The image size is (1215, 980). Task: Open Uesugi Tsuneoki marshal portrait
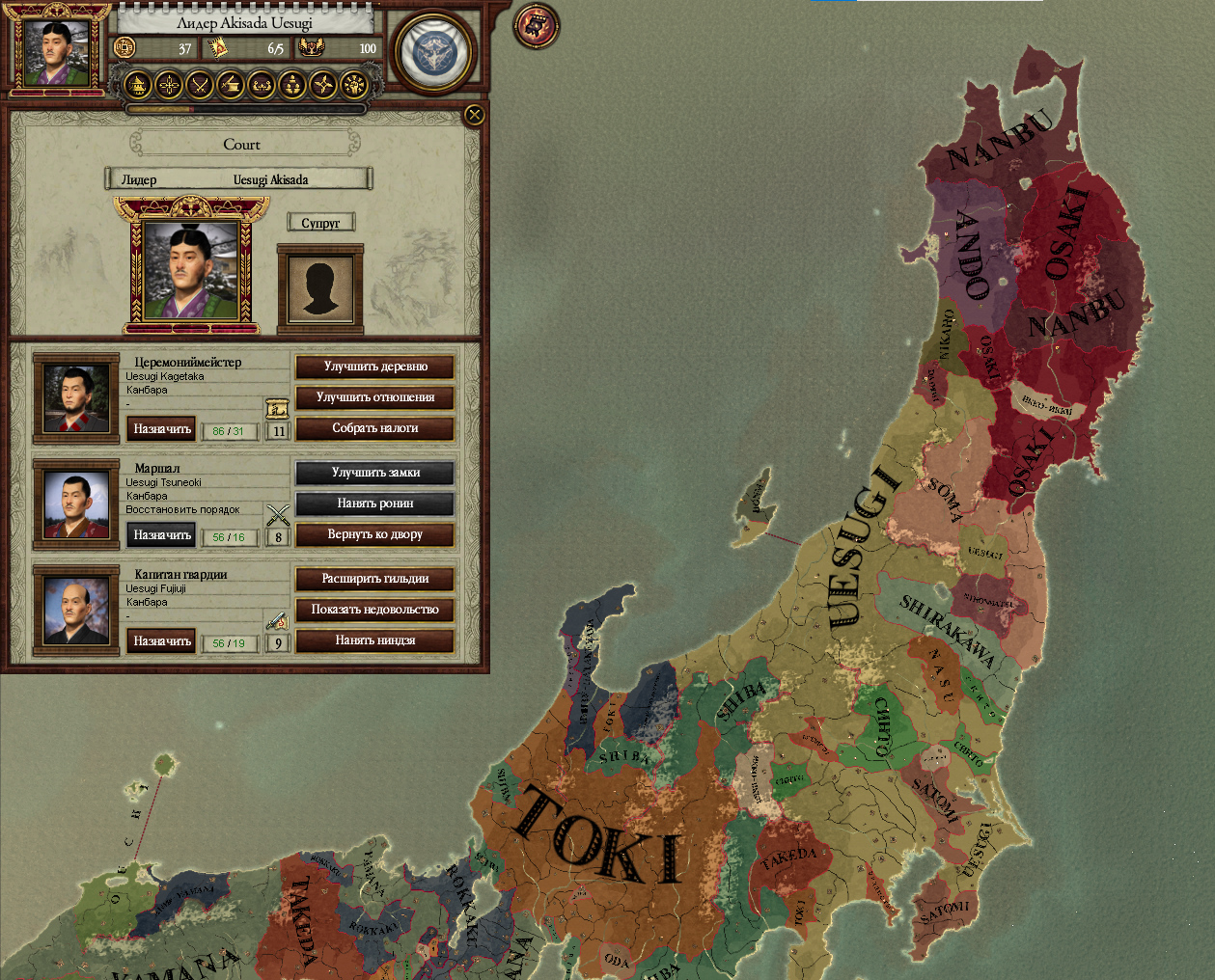click(x=76, y=504)
